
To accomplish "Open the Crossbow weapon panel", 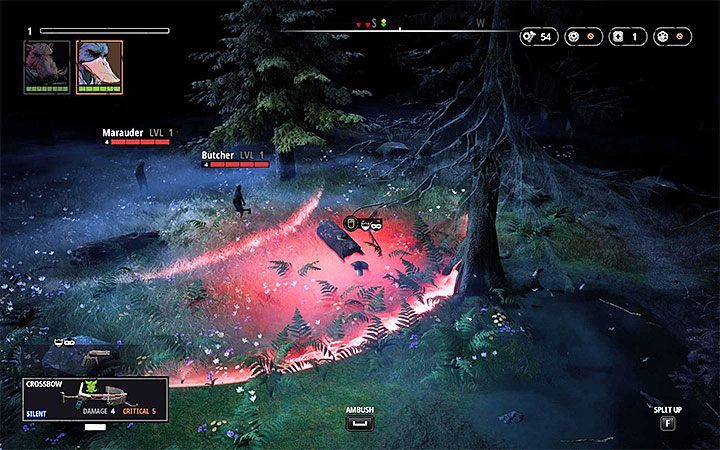I will [x=96, y=398].
